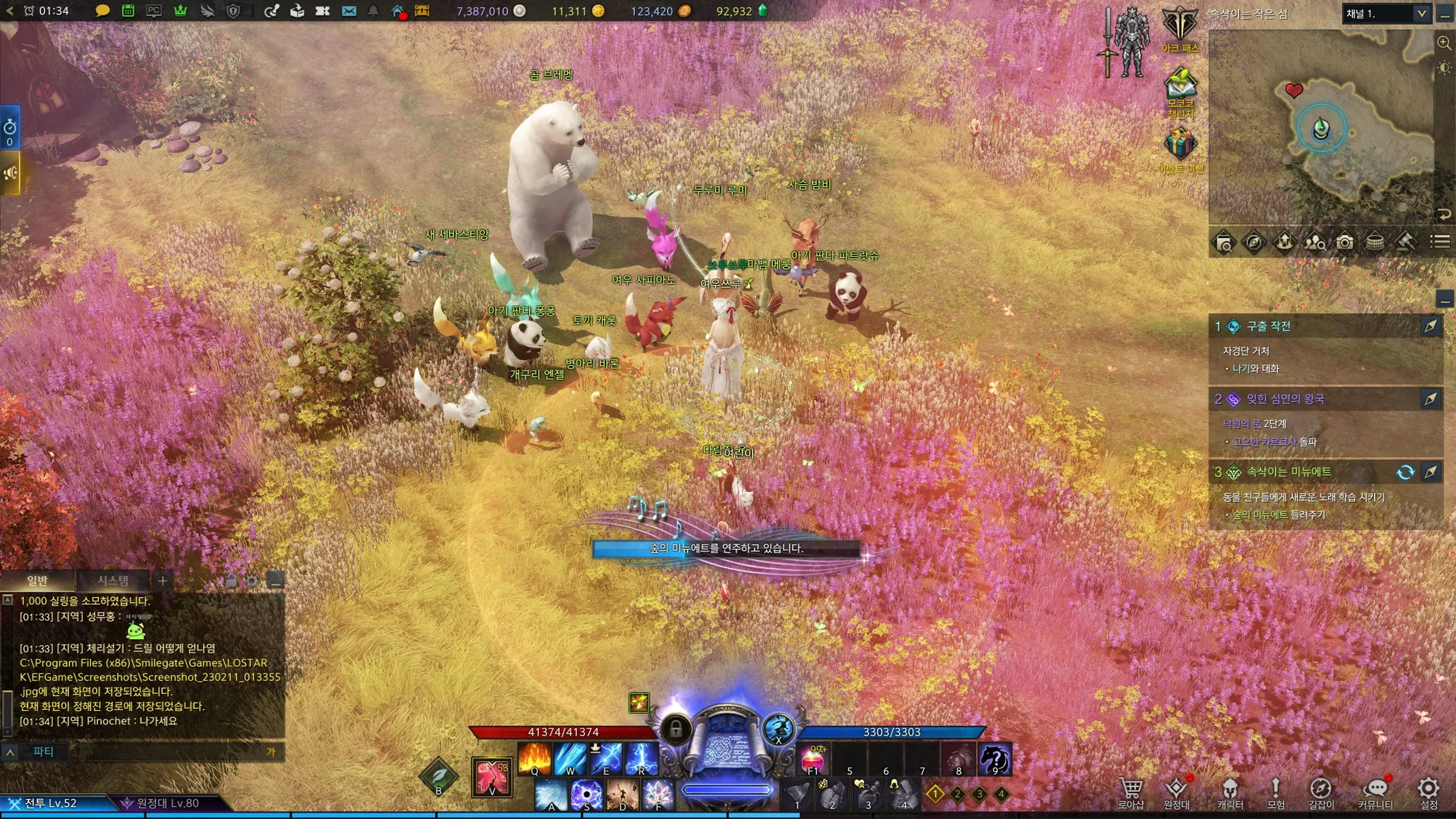Open the 로아샵 shop menu
This screenshot has height=819, width=1456.
[1130, 792]
